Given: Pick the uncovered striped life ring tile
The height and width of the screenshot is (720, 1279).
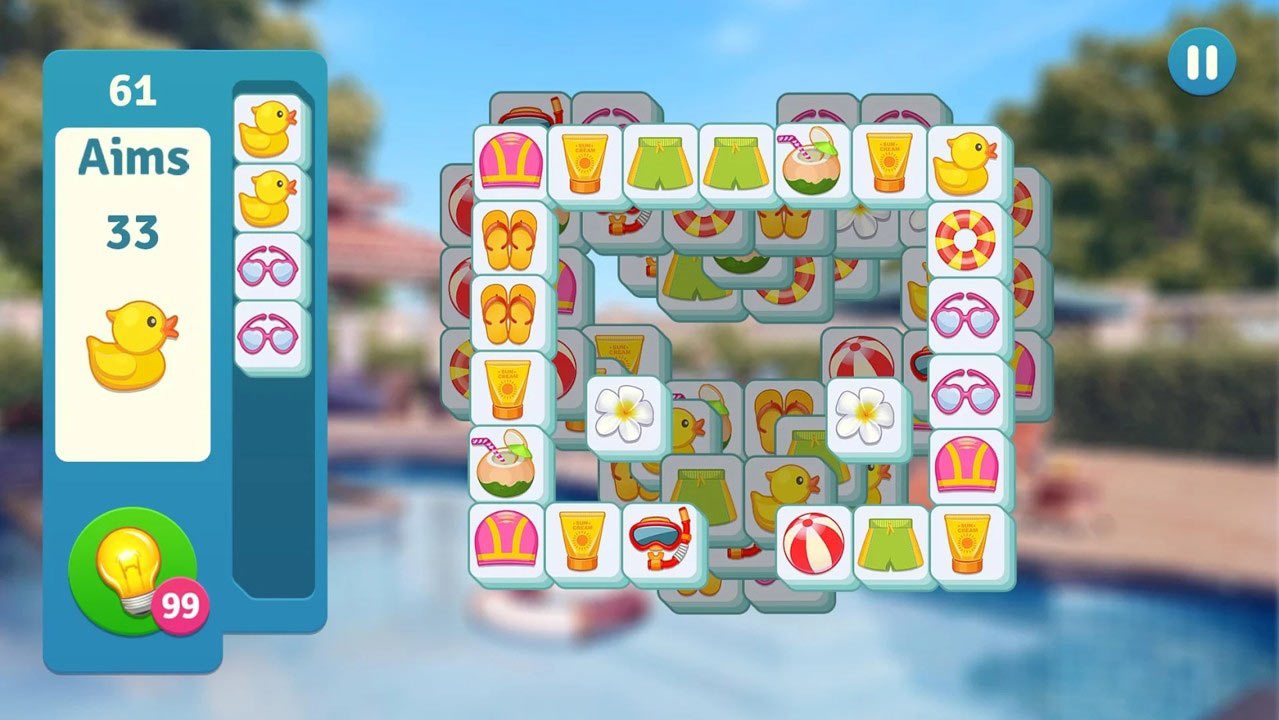Looking at the screenshot, I should (965, 239).
